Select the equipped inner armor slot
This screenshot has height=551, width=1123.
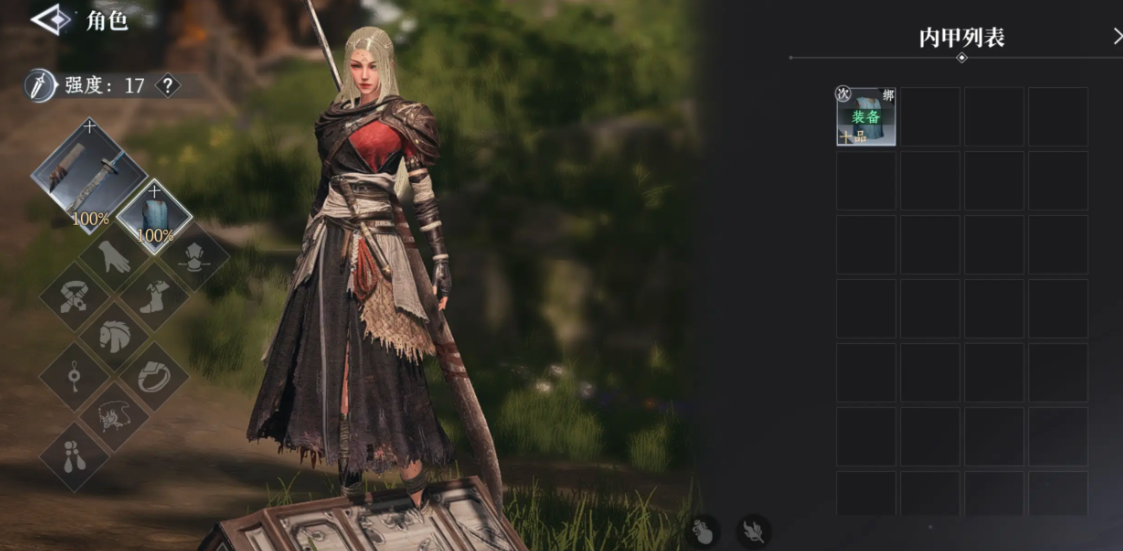pyautogui.click(x=154, y=216)
